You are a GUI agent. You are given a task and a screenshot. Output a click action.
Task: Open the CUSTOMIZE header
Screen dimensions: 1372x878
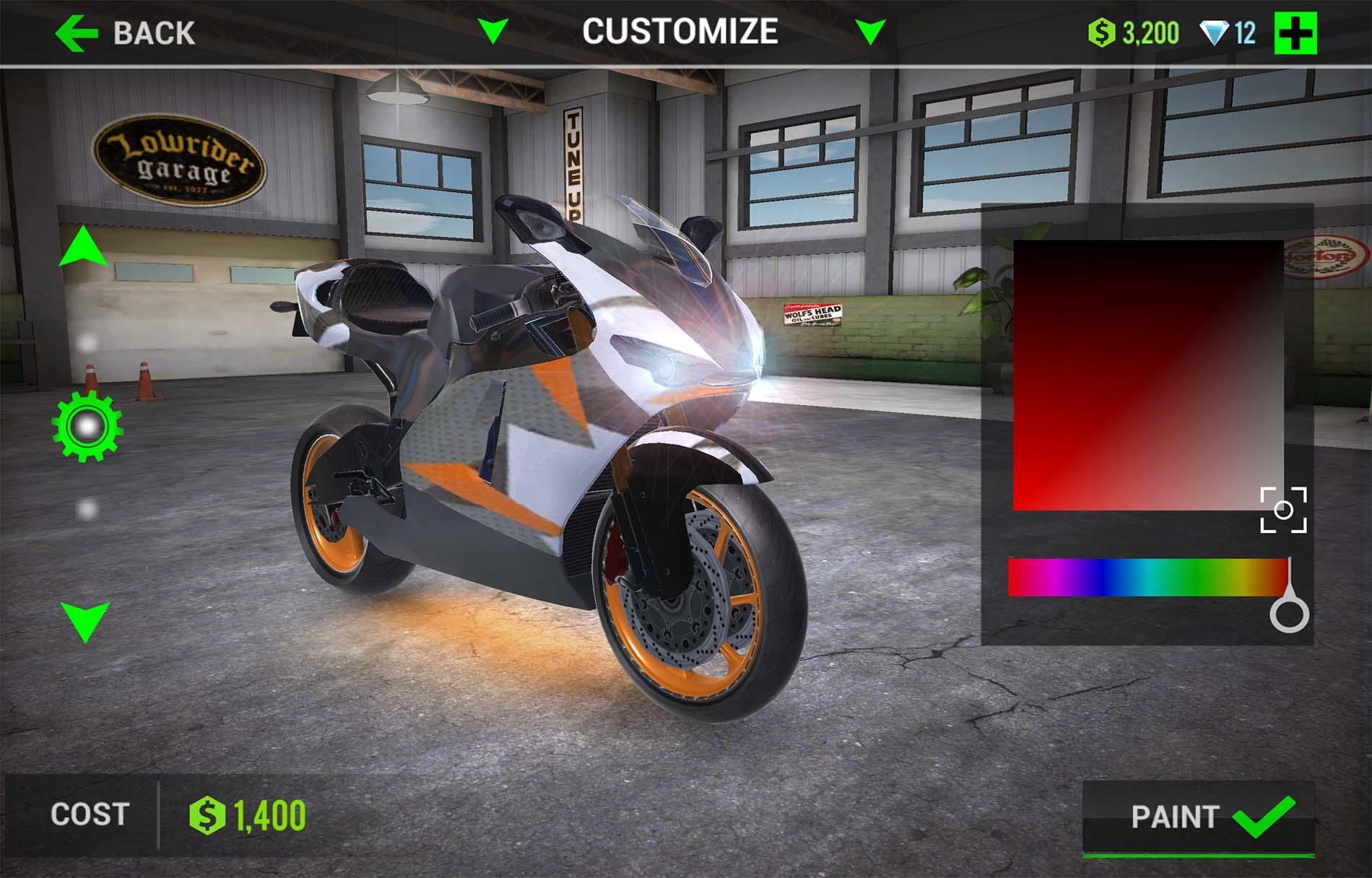680,31
